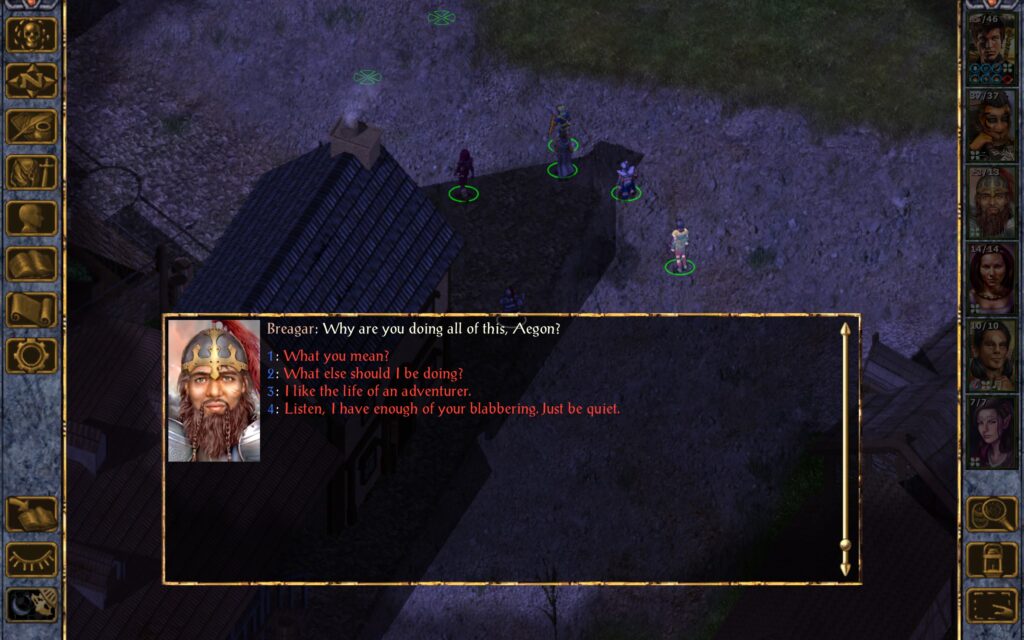Click the skull button in the left sidebar
Viewport: 1024px width, 640px height.
click(32, 35)
